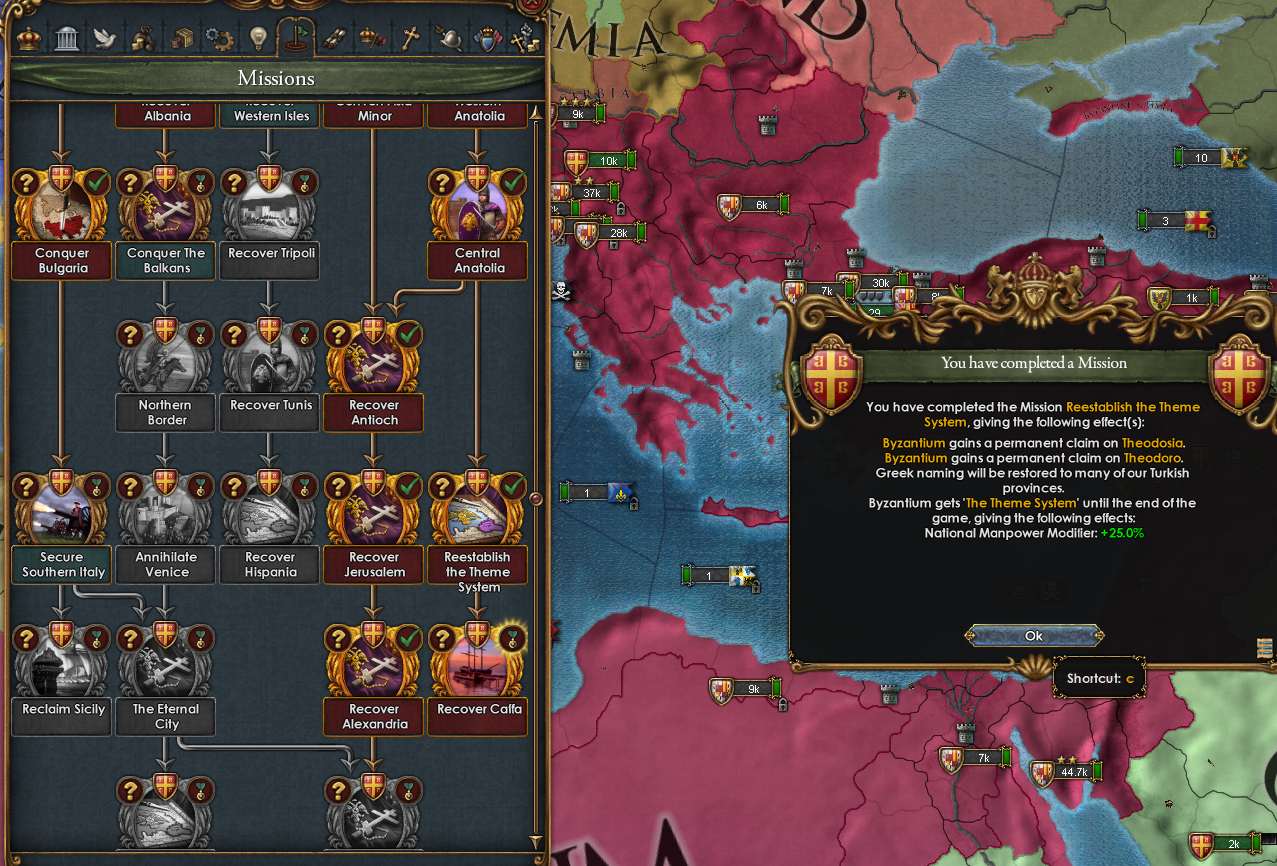Open the Court tab with crown icon
1277x866 pixels.
pos(30,39)
